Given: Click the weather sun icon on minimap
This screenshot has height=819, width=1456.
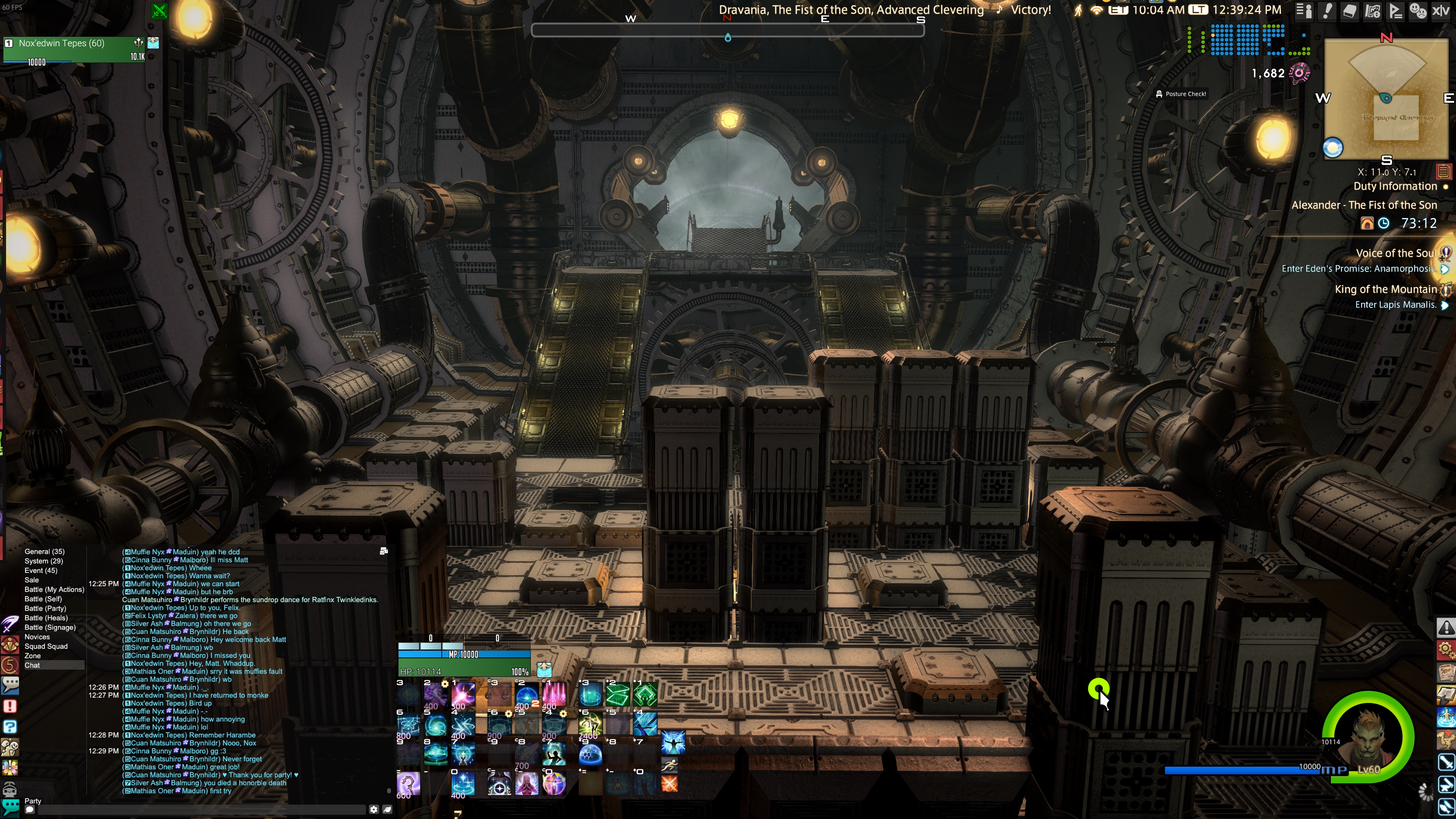Looking at the screenshot, I should click(x=1333, y=148).
